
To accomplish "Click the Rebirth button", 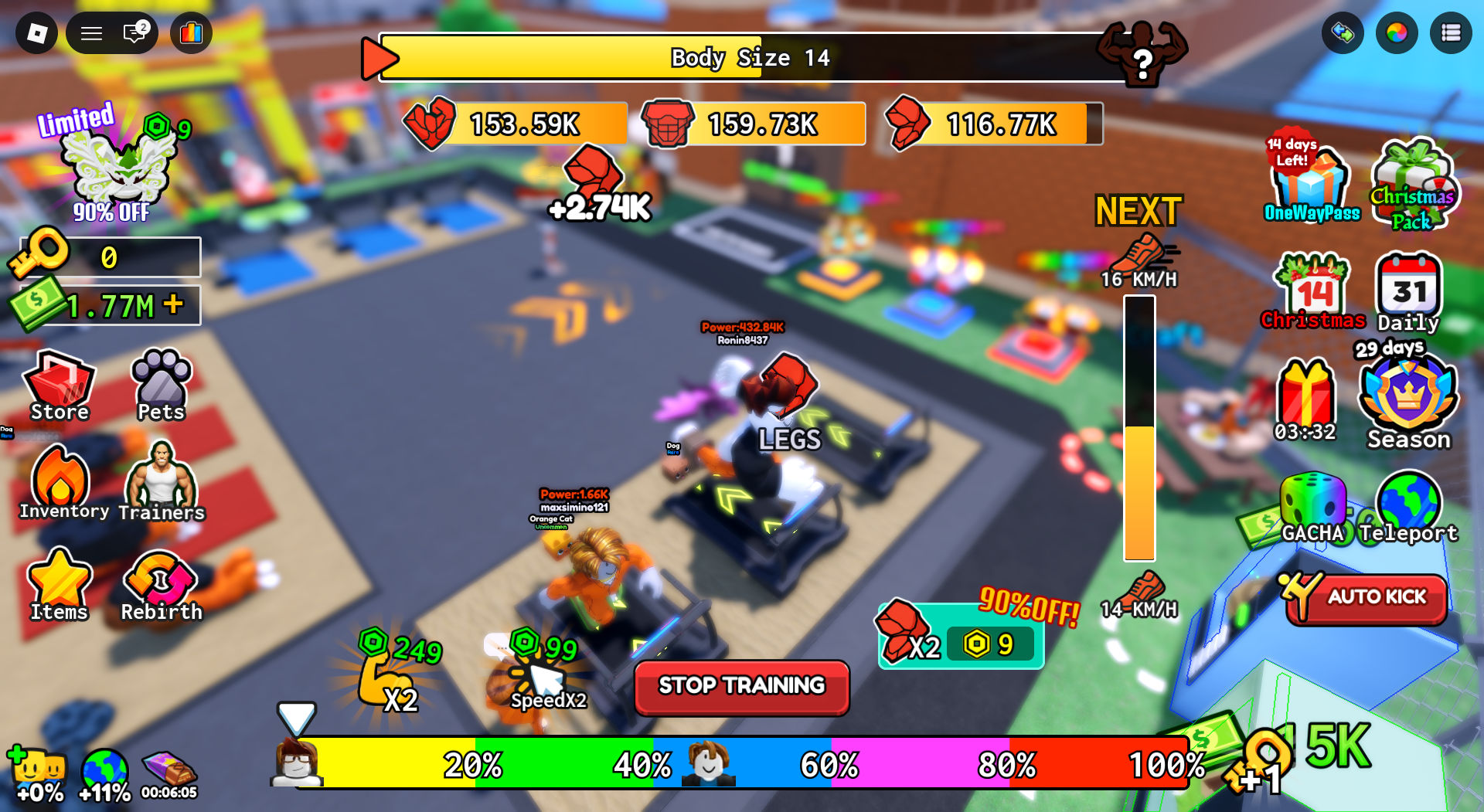I will 161,585.
